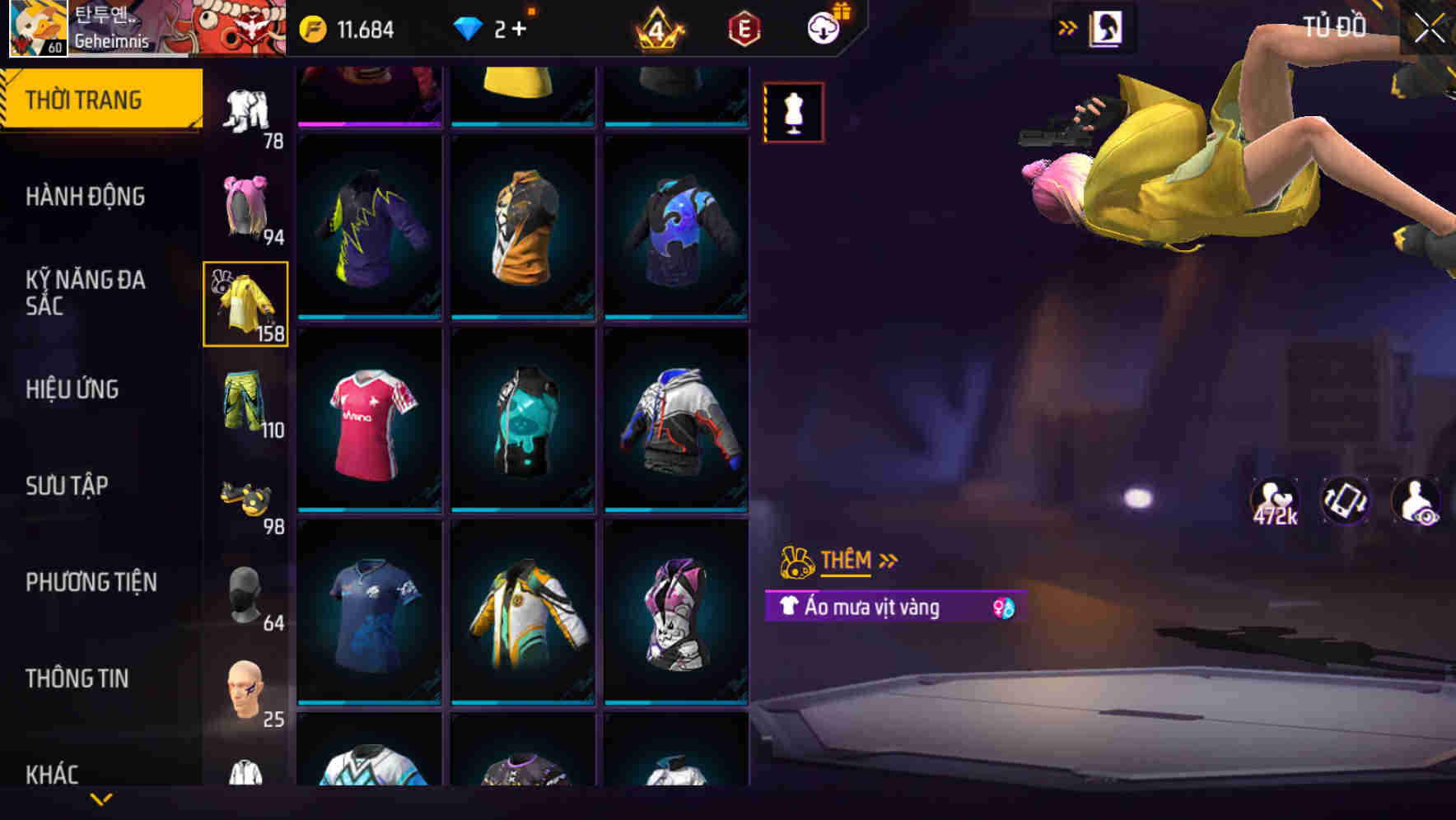Click the THÊM link
Screen dimensions: 1456x820
point(846,561)
